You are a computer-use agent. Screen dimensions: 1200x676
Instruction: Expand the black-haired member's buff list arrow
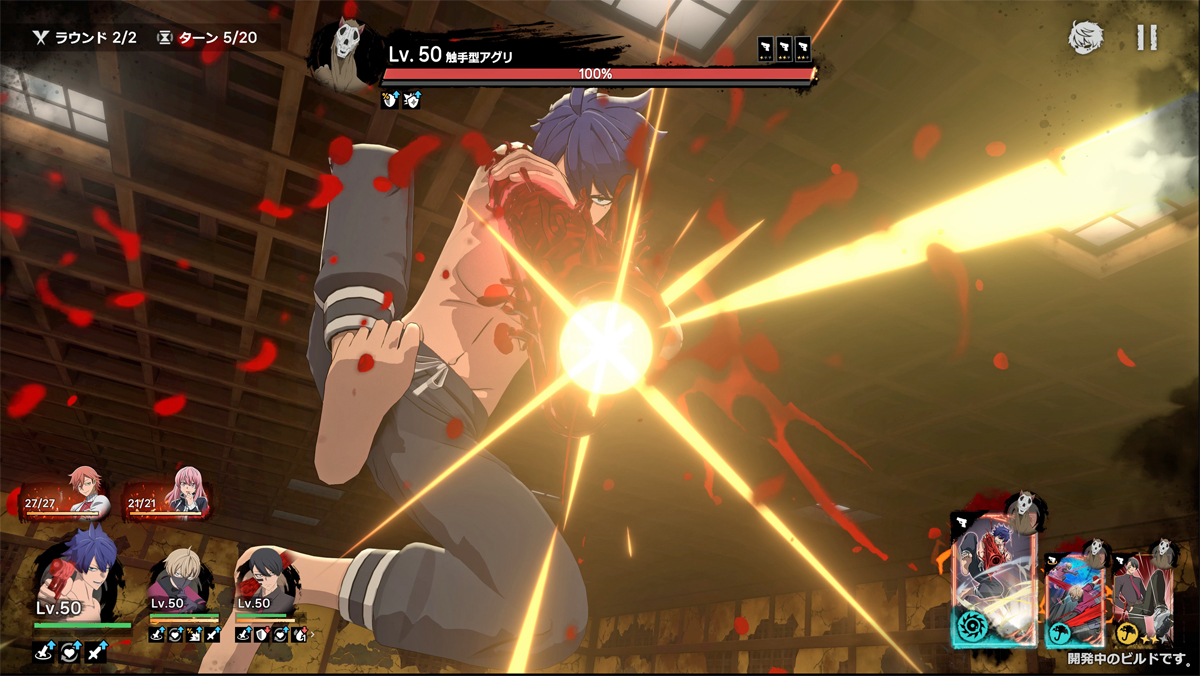point(313,634)
